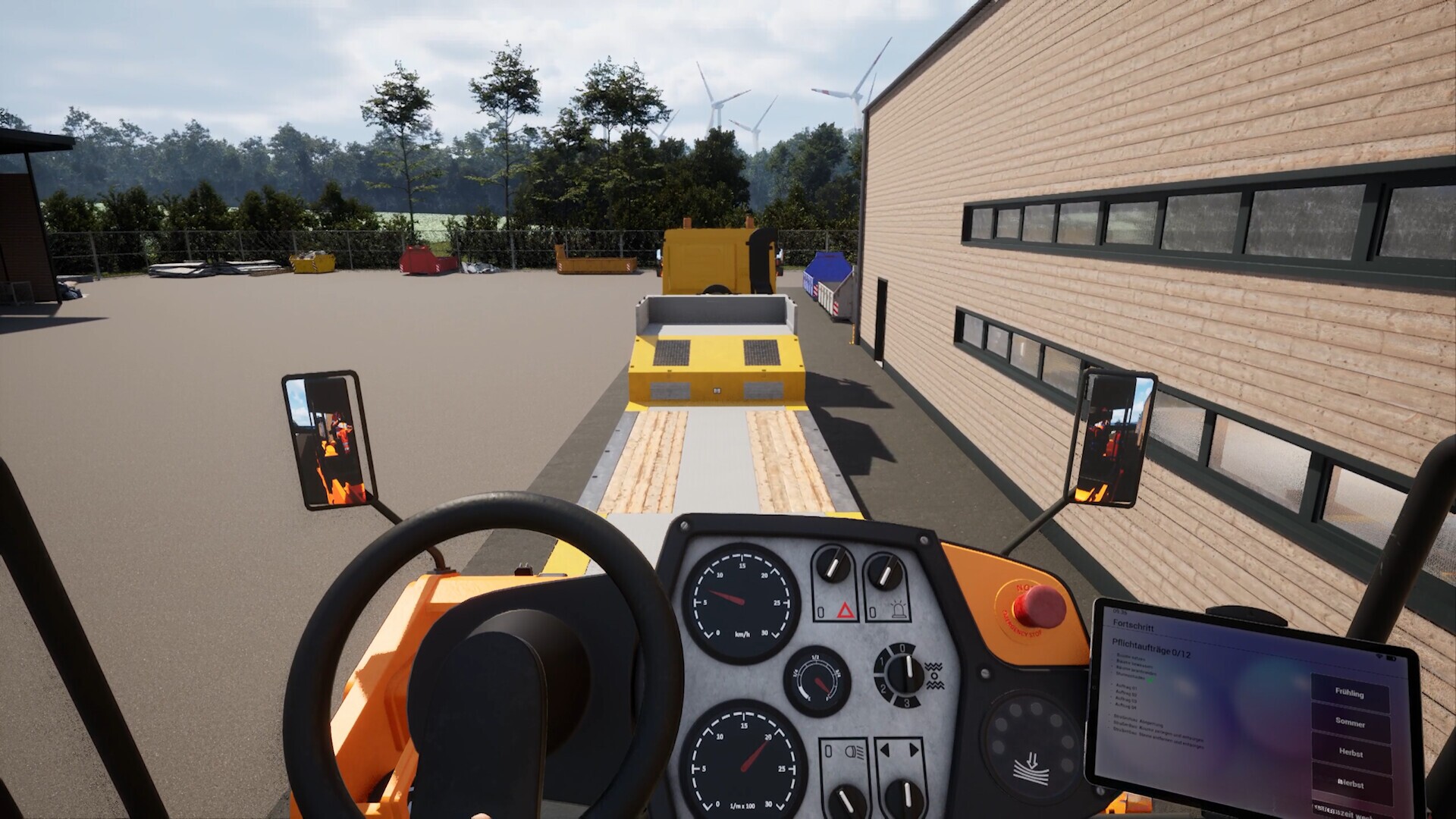This screenshot has height=819, width=1456.
Task: Click the hazard warning triangle icon
Action: (843, 609)
